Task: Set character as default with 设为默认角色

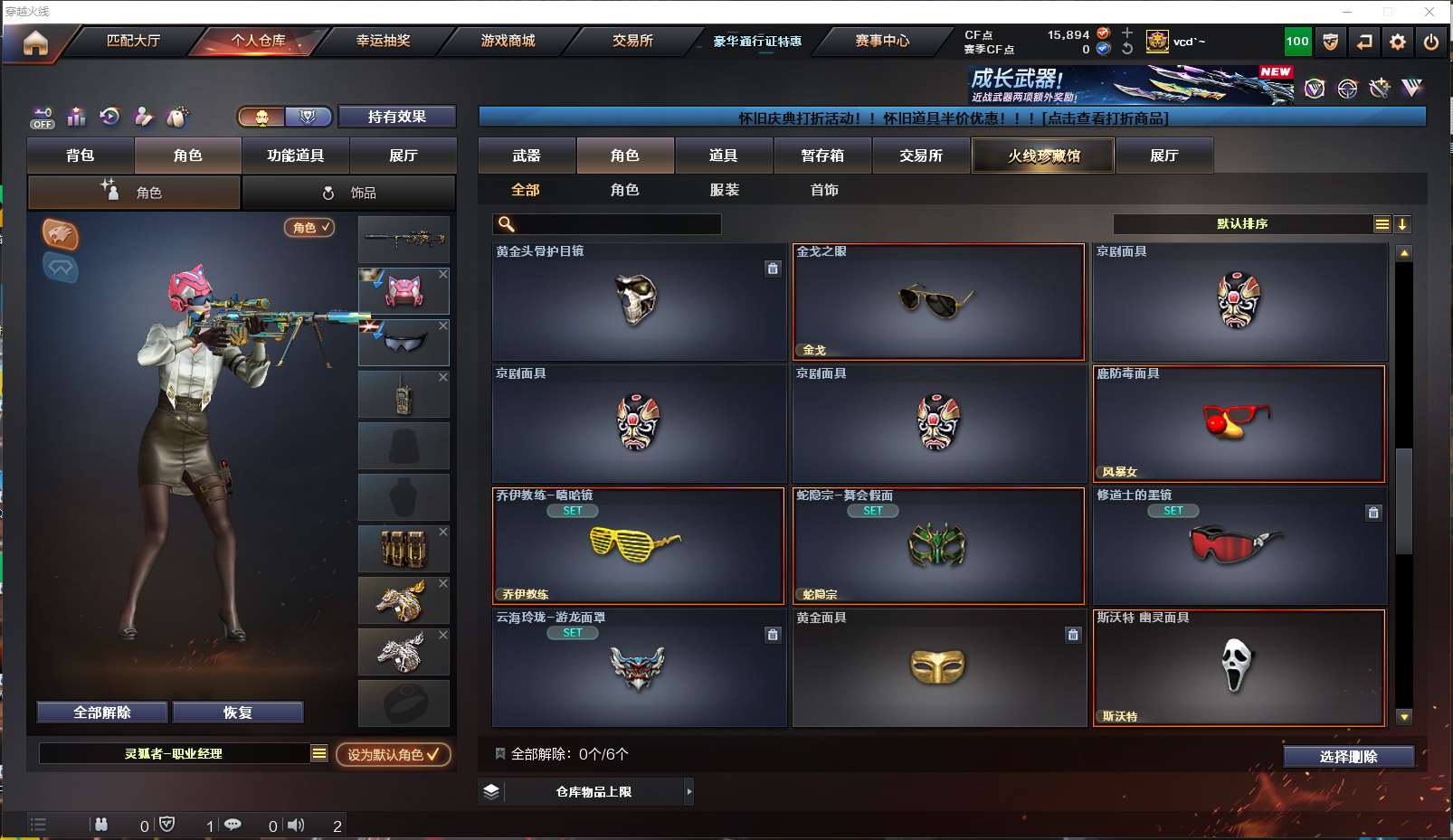Action: coord(394,754)
